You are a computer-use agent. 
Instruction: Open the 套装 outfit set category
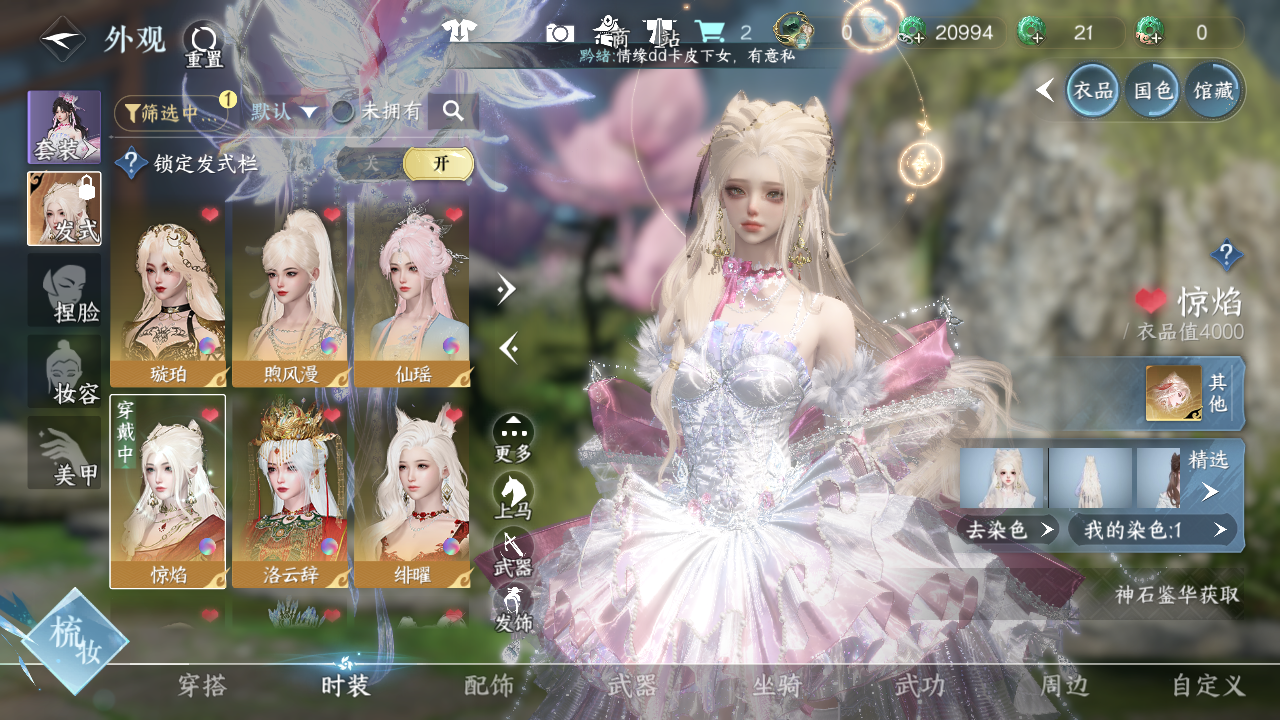(x=64, y=127)
